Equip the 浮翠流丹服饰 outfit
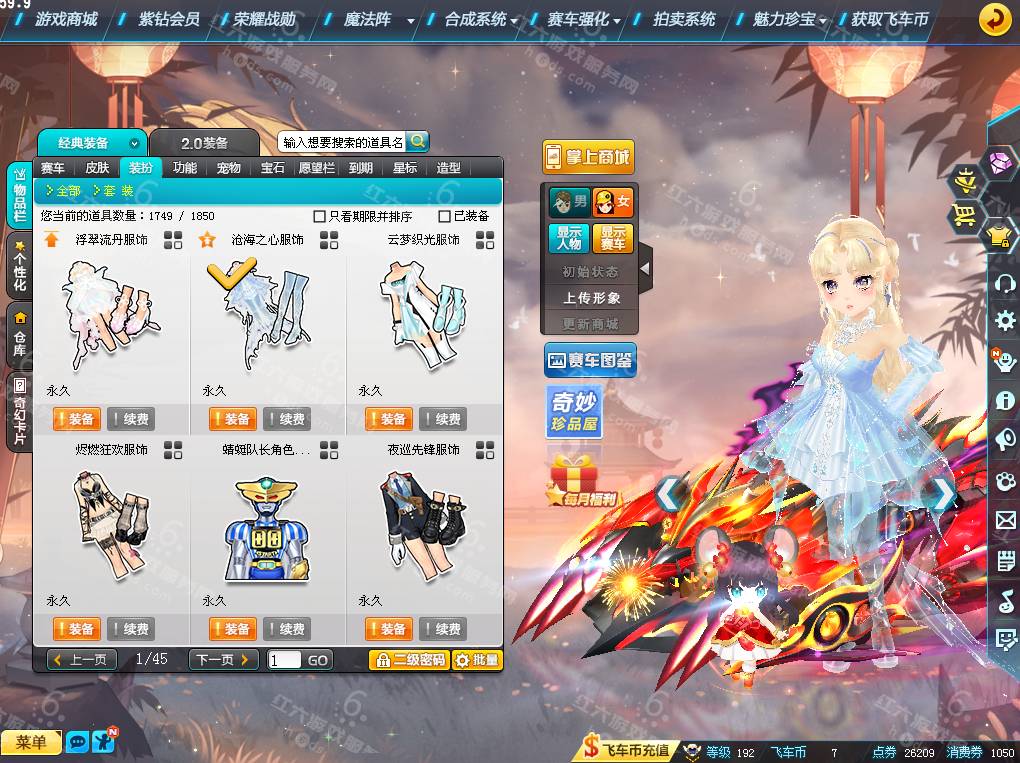The width and height of the screenshot is (1020, 763). pyautogui.click(x=76, y=419)
